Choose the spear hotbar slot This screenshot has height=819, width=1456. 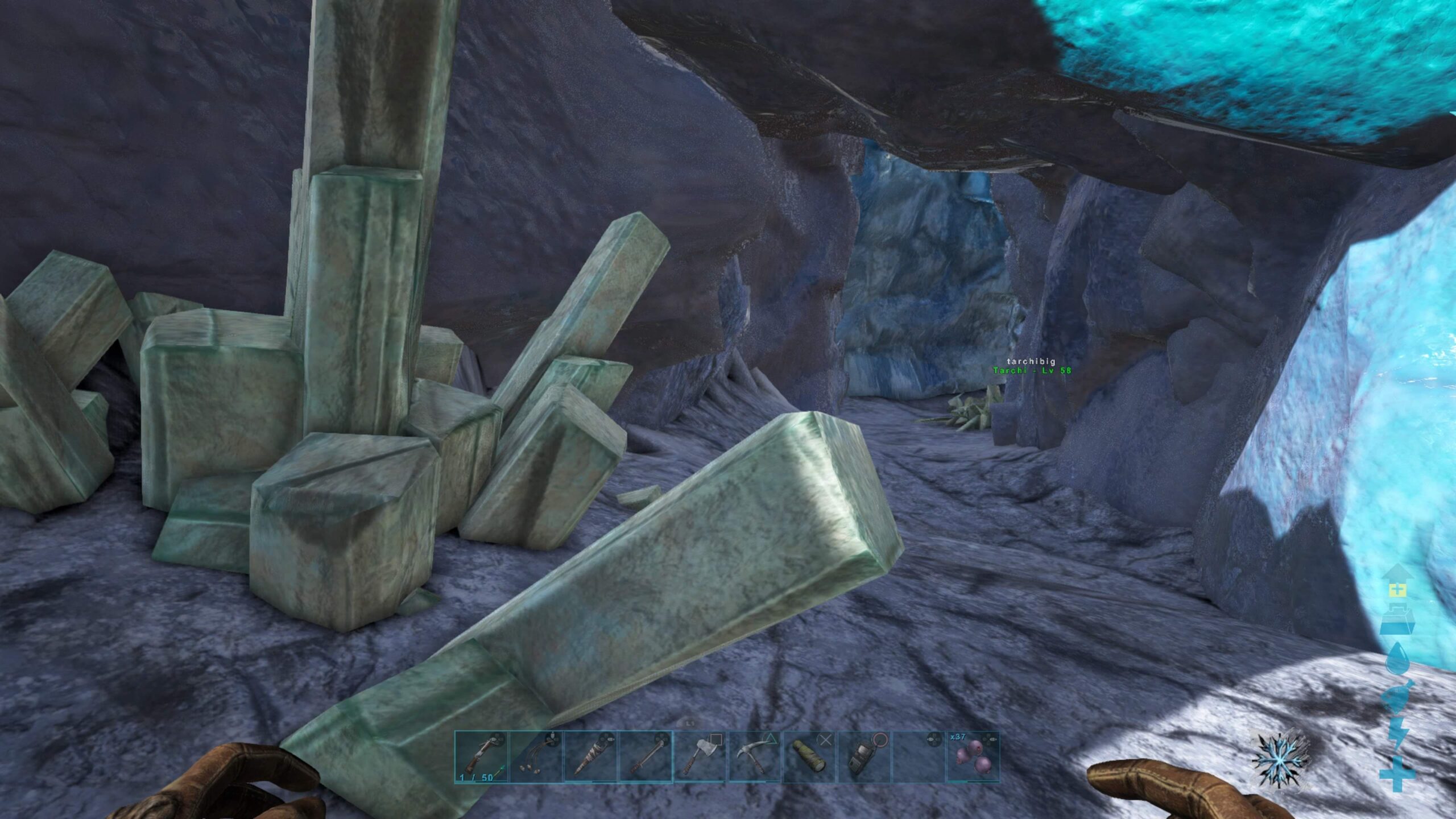coord(646,757)
